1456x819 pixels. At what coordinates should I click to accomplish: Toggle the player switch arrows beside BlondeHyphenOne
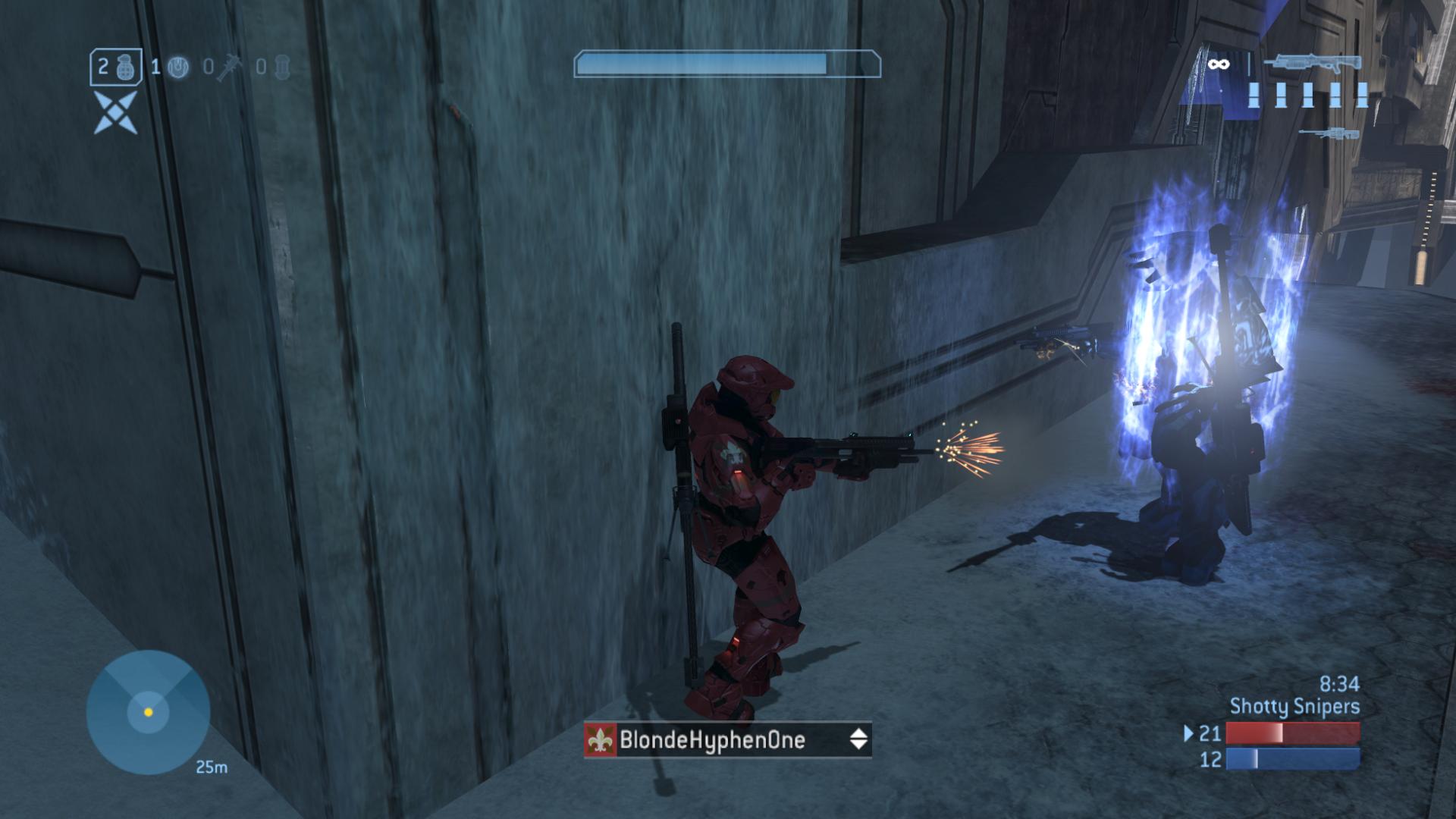(858, 739)
